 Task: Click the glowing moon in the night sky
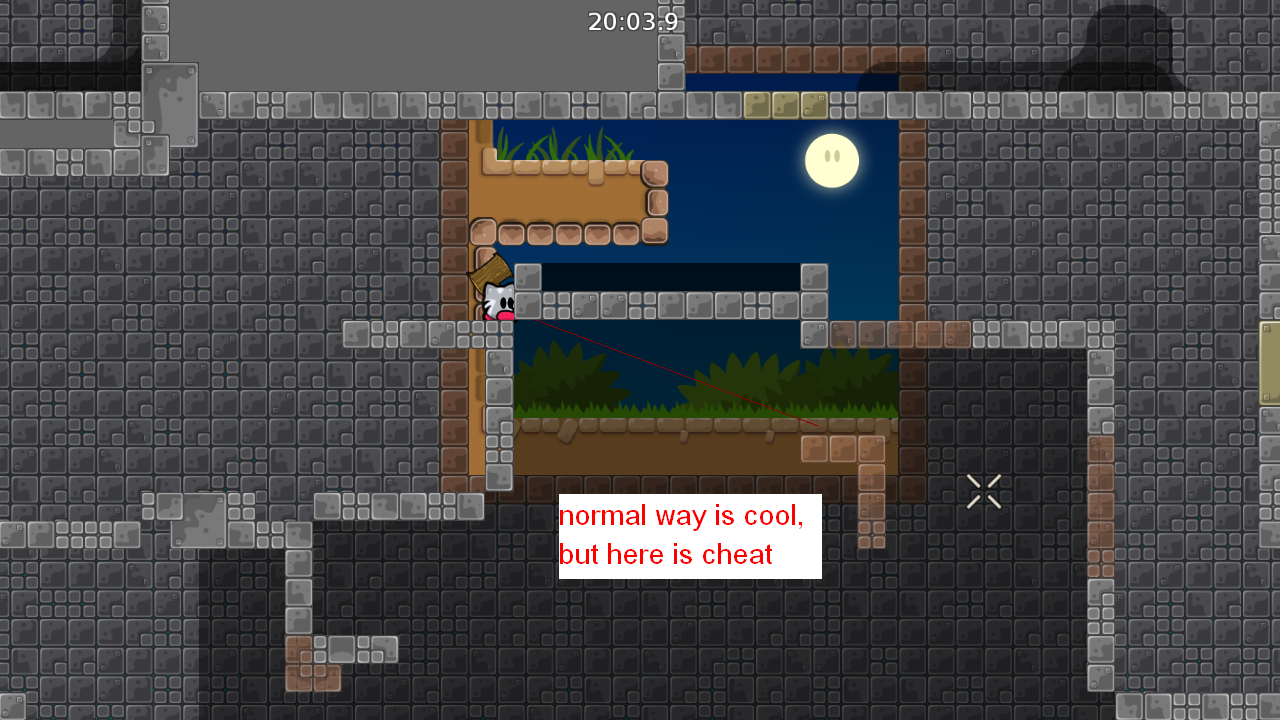coord(833,158)
